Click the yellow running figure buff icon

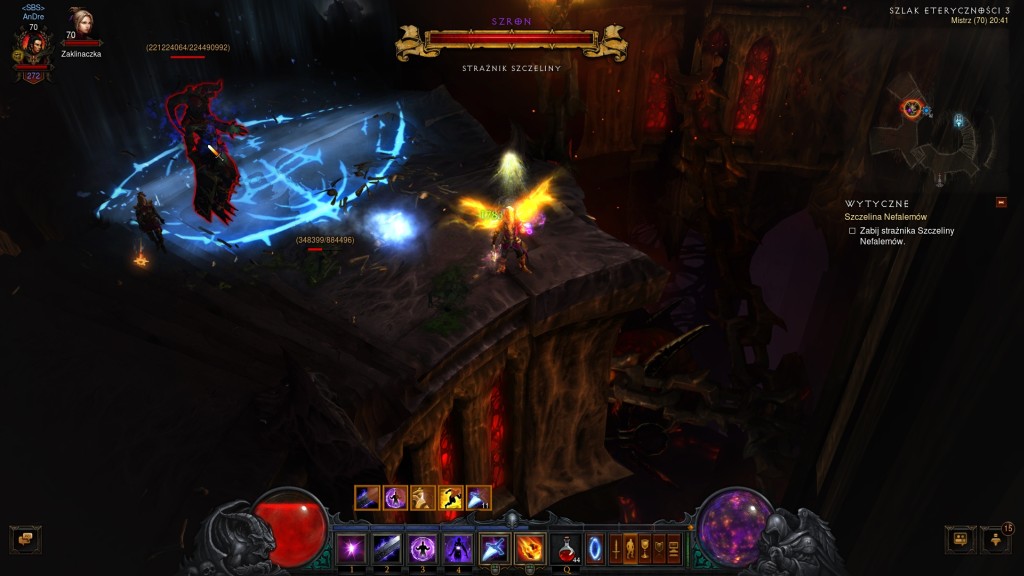[x=451, y=498]
